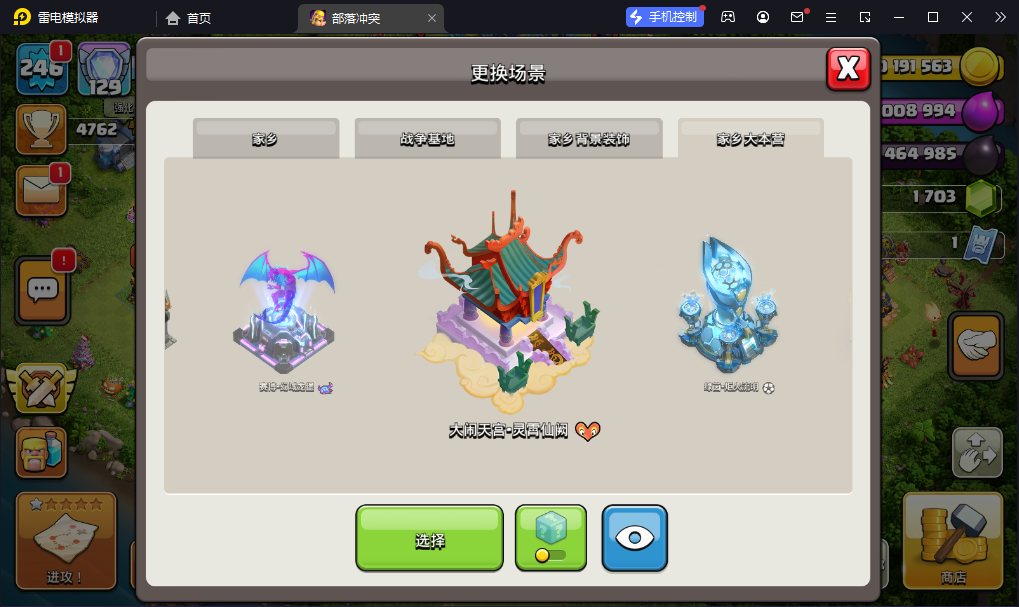
Task: Select the 家乡大本营 tab
Action: tap(750, 139)
